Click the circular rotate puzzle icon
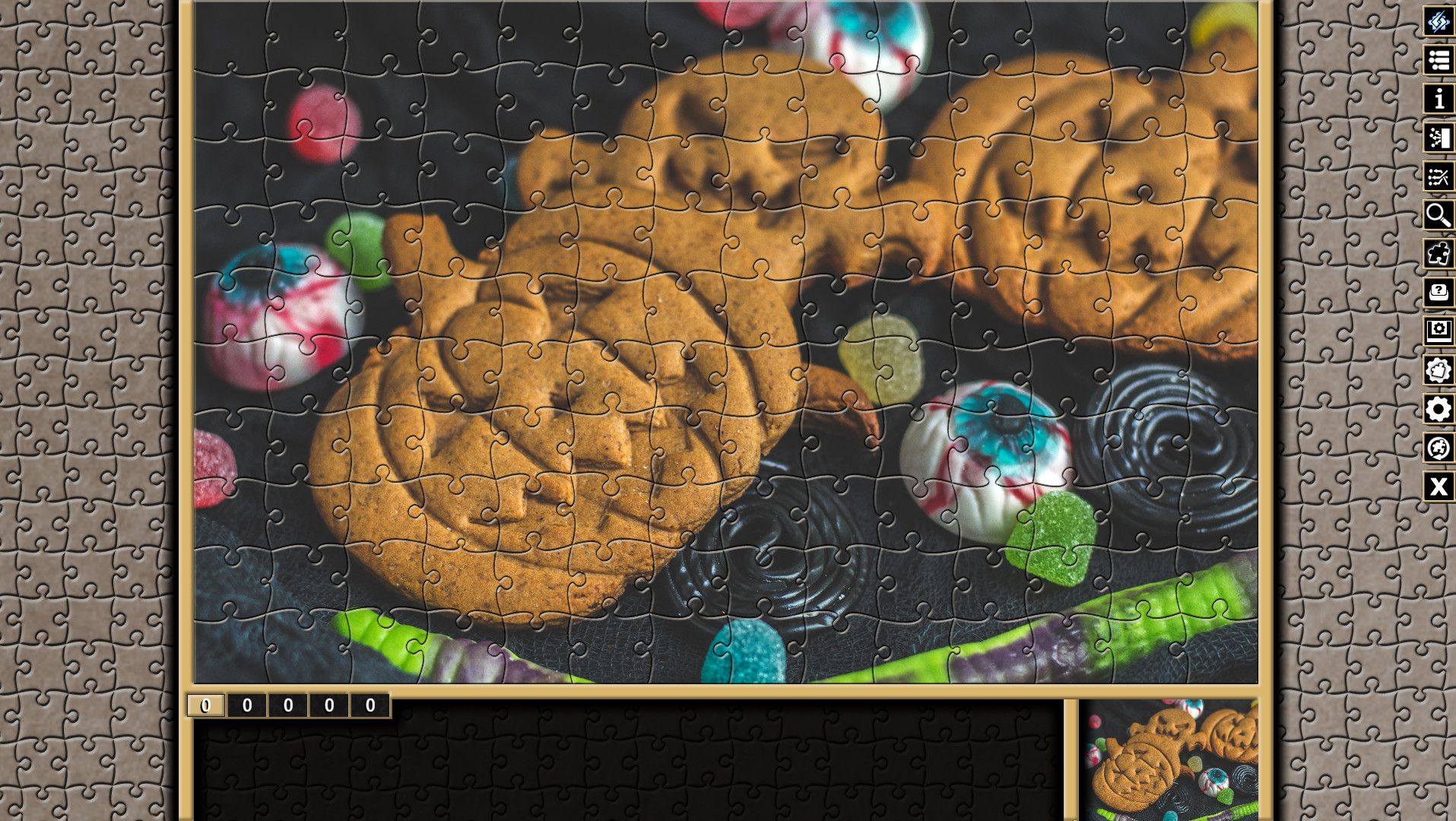 pos(1438,449)
